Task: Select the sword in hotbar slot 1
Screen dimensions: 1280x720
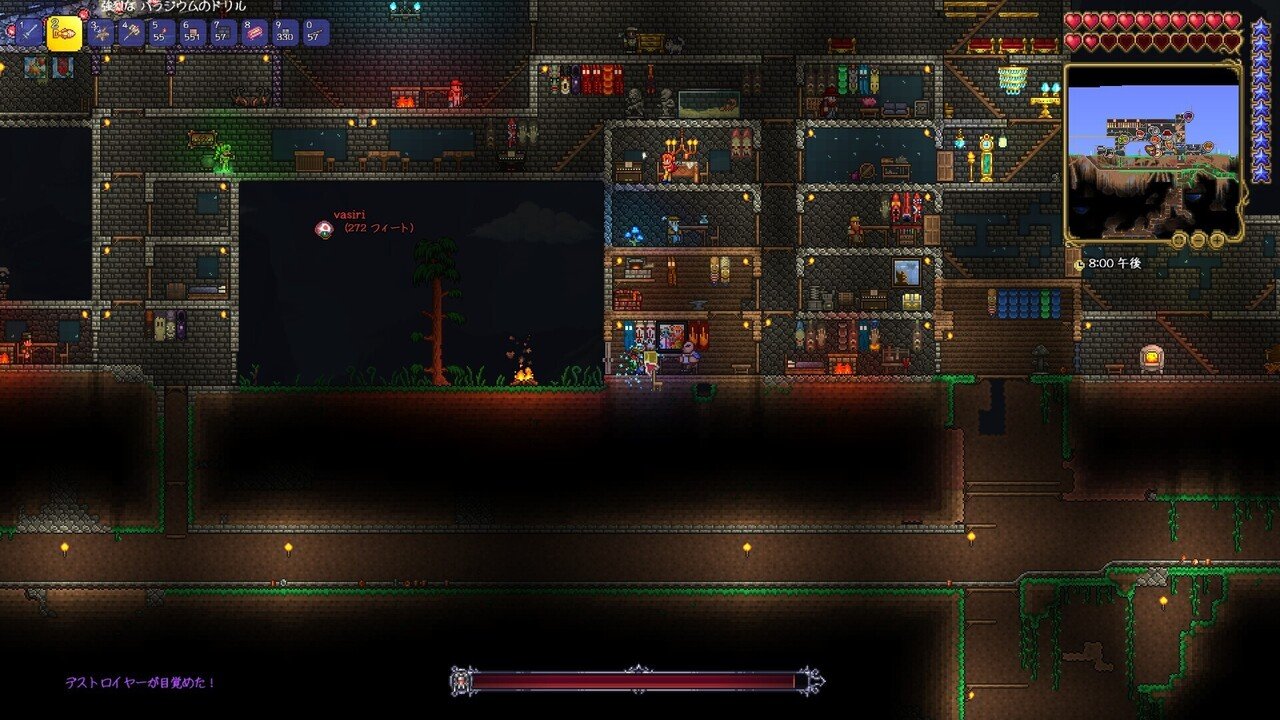Action: (27, 33)
